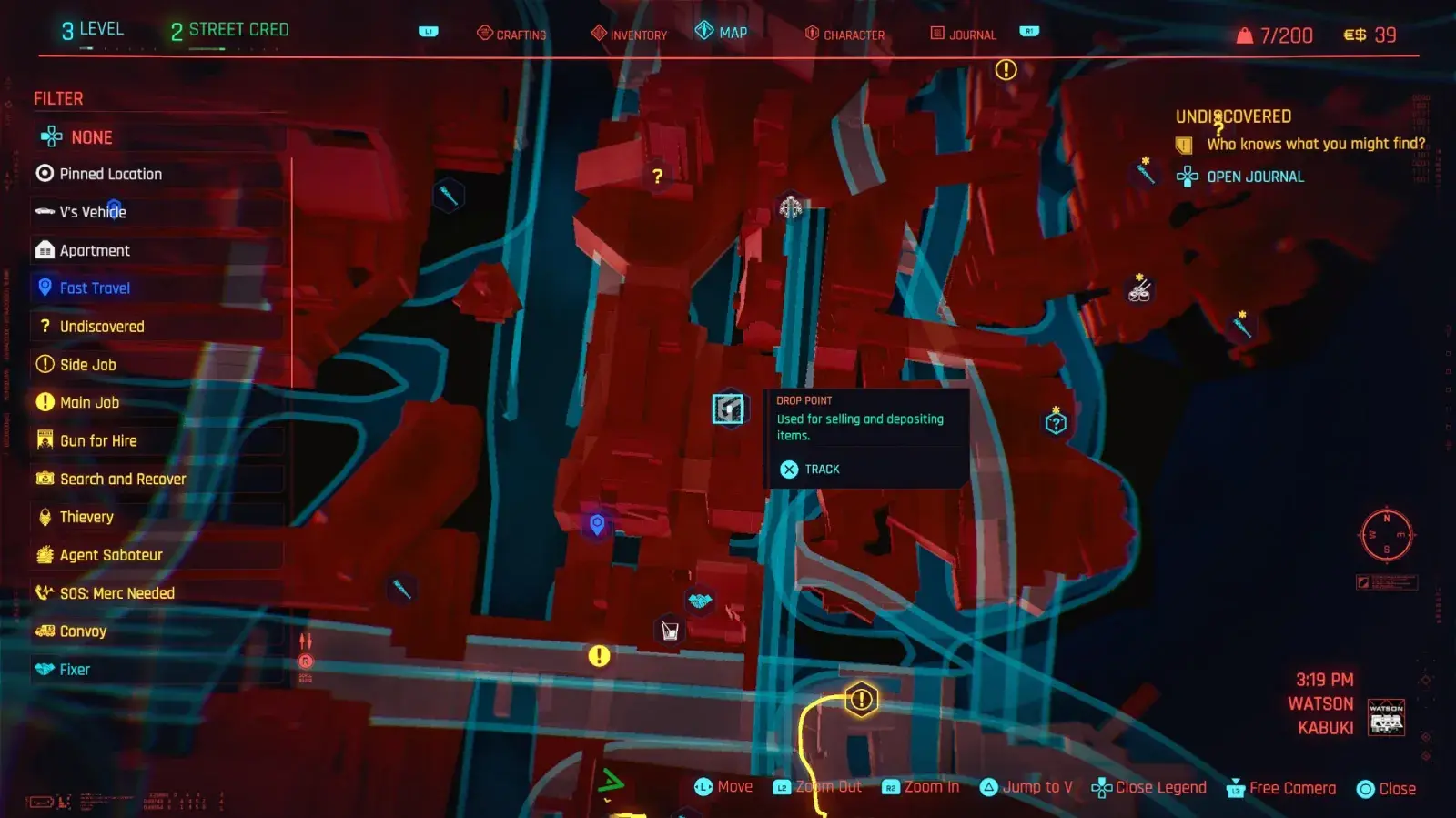Filter map by Fixer
The height and width of the screenshot is (818, 1456).
coord(75,670)
